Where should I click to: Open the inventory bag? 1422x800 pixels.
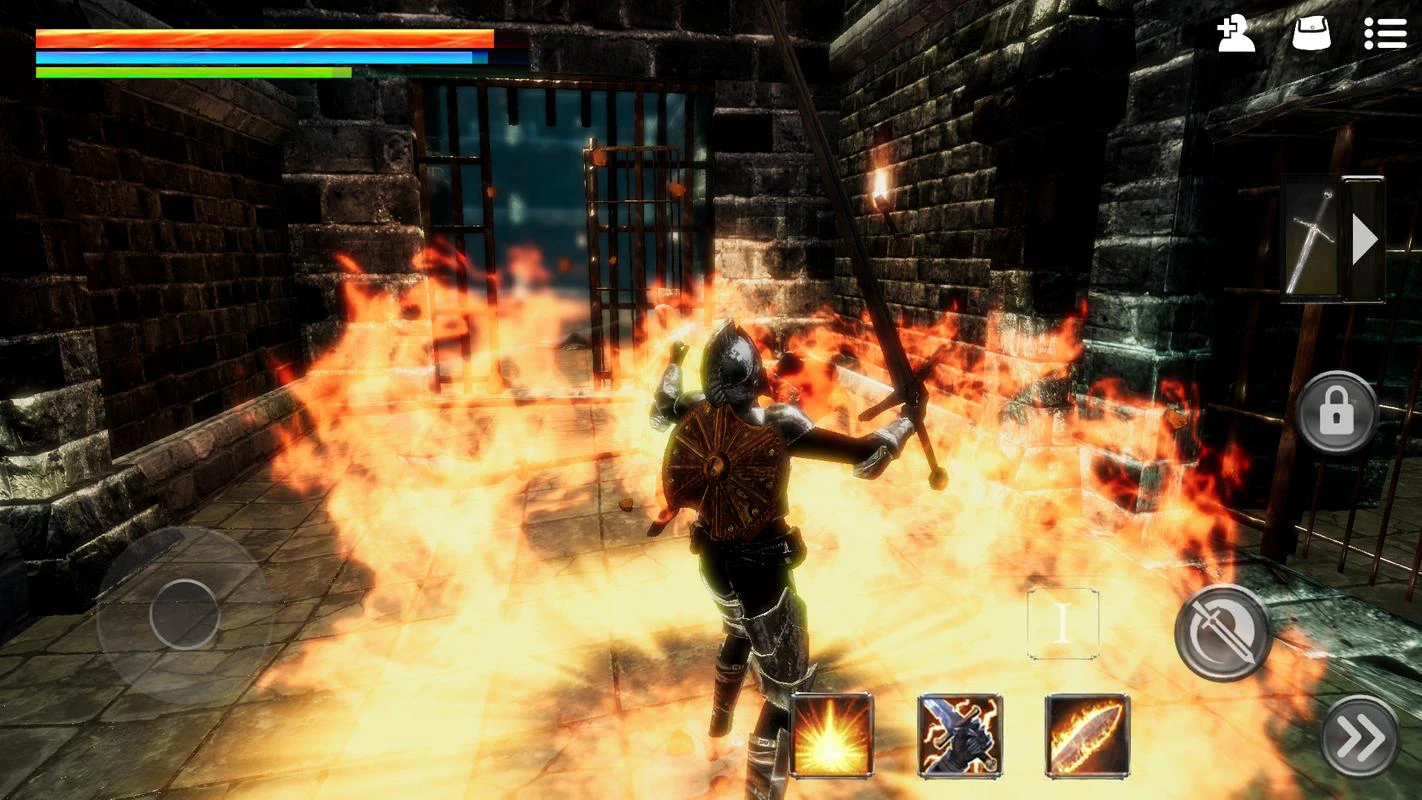(1311, 33)
